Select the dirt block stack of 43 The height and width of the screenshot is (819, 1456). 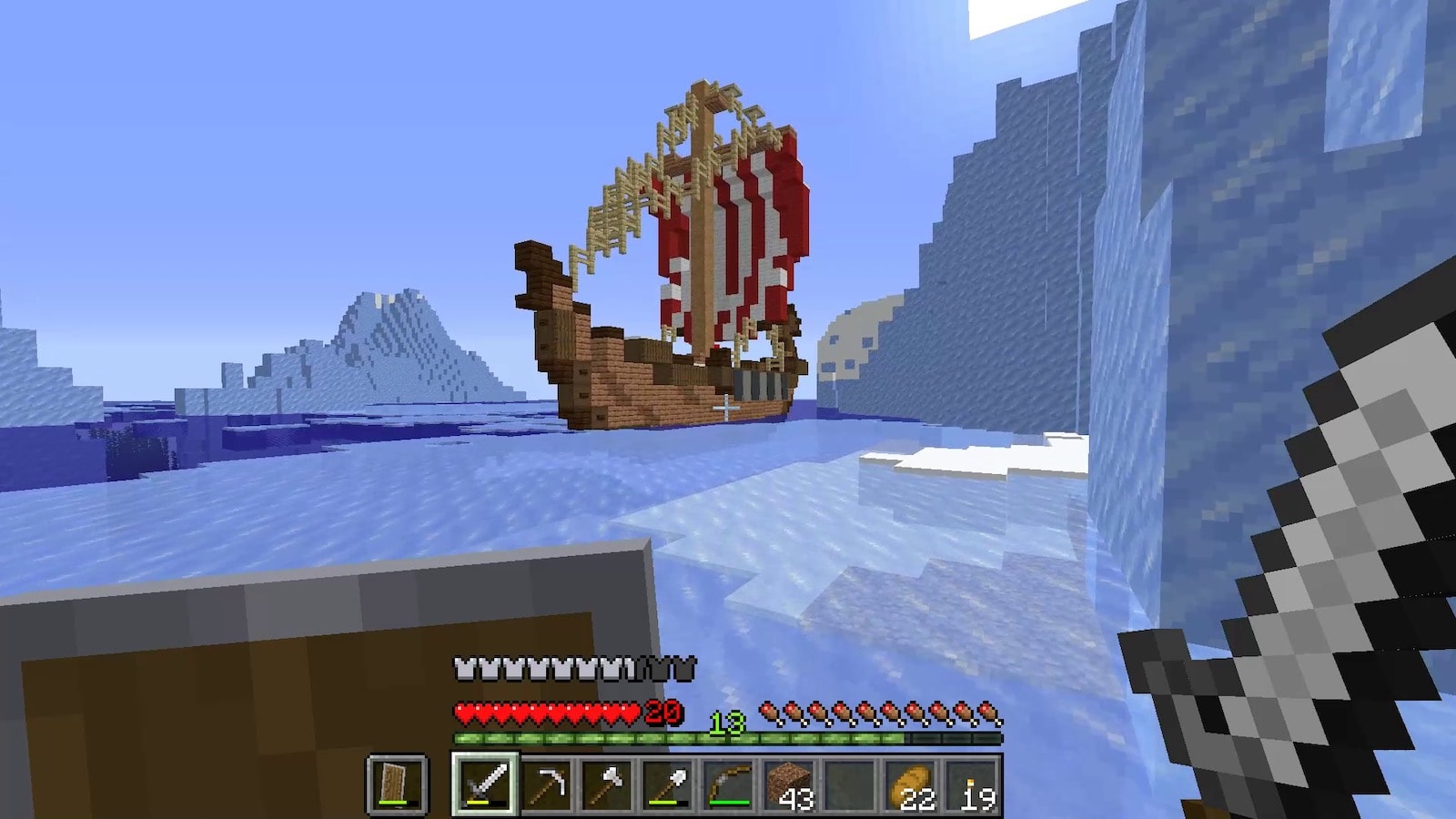789,784
